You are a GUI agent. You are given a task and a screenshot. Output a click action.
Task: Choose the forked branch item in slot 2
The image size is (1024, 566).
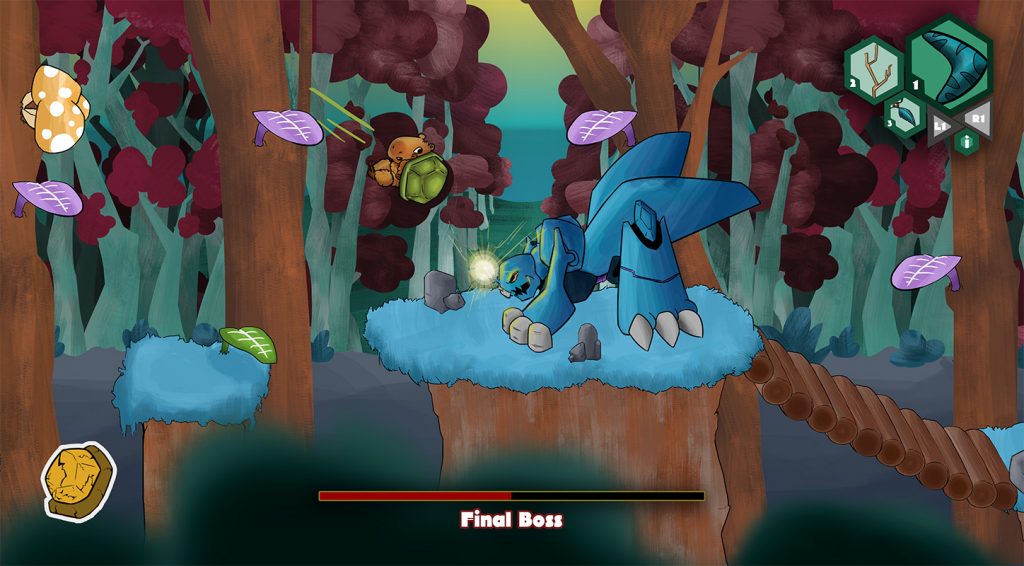tap(873, 69)
